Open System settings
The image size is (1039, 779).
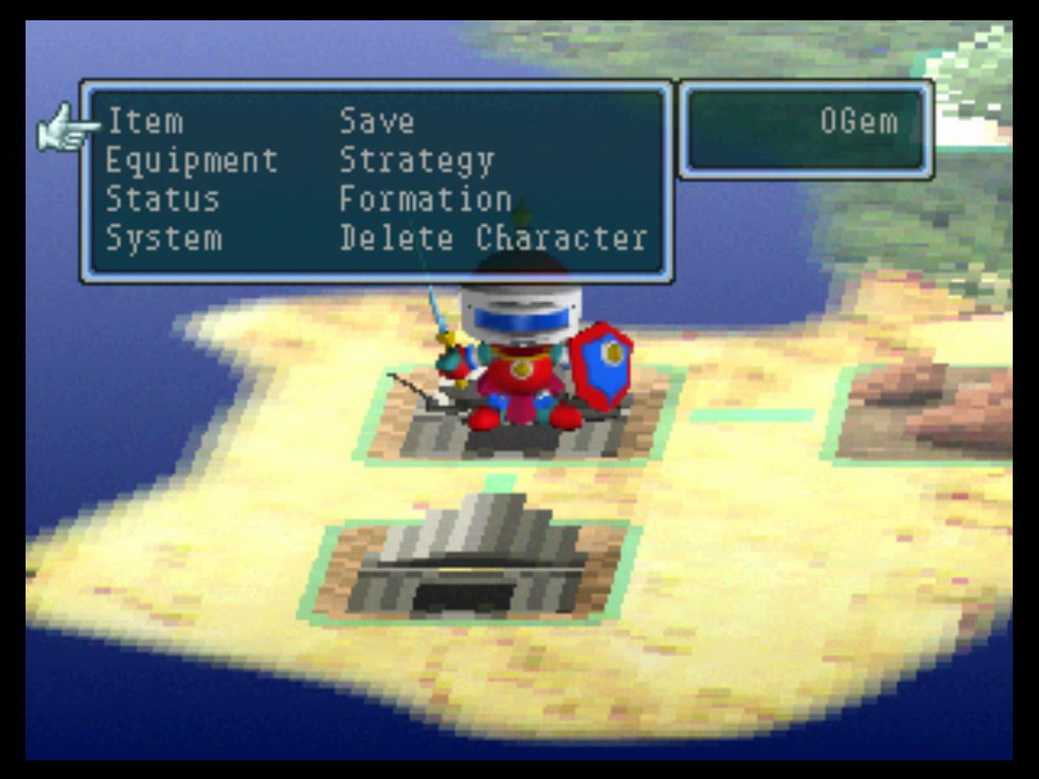tap(164, 238)
